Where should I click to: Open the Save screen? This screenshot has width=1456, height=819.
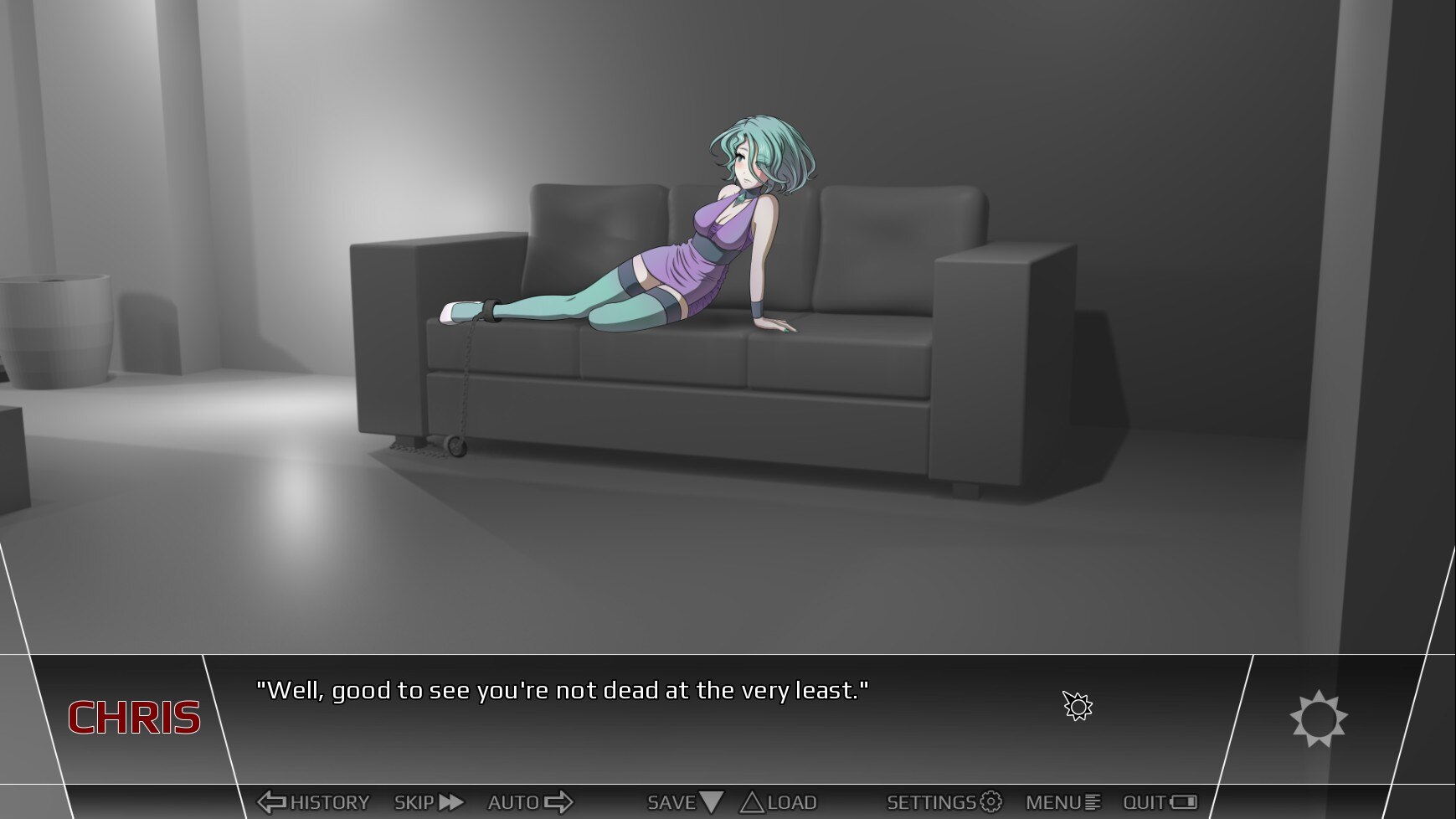click(x=684, y=802)
